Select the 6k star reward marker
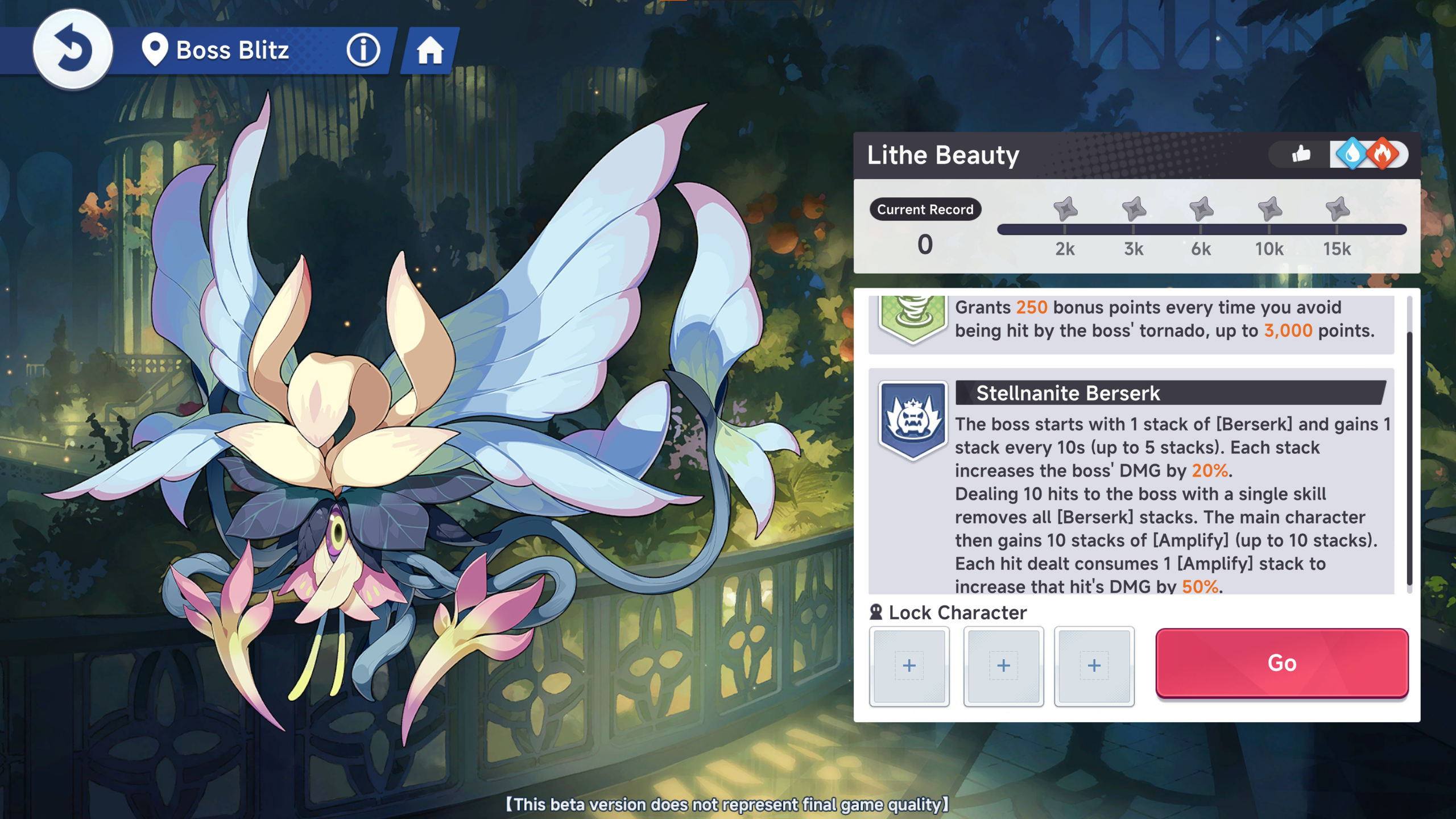The image size is (1456, 819). click(x=1201, y=209)
